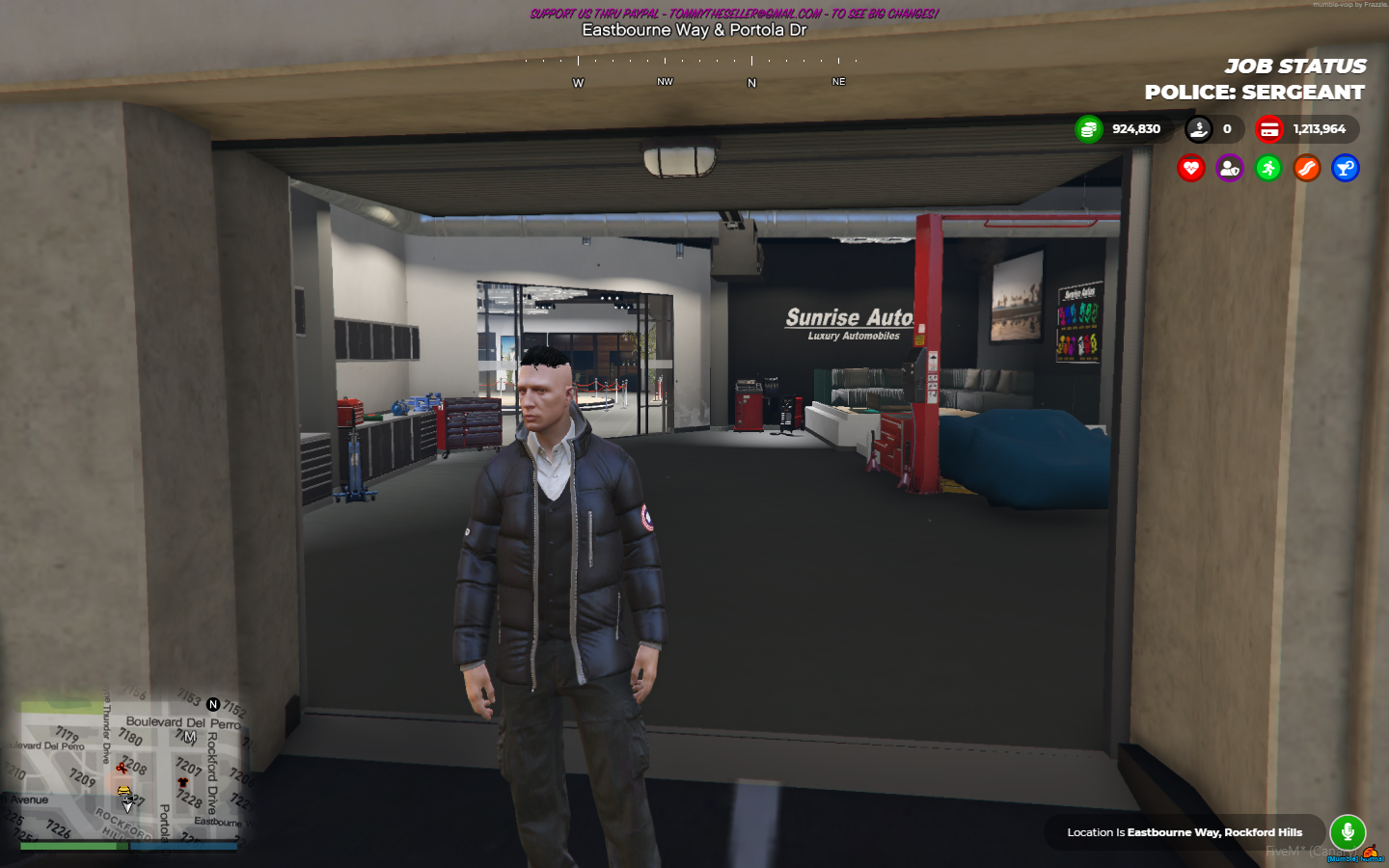Toggle voice chat with green microphone button
1389x868 pixels.
coord(1348,831)
